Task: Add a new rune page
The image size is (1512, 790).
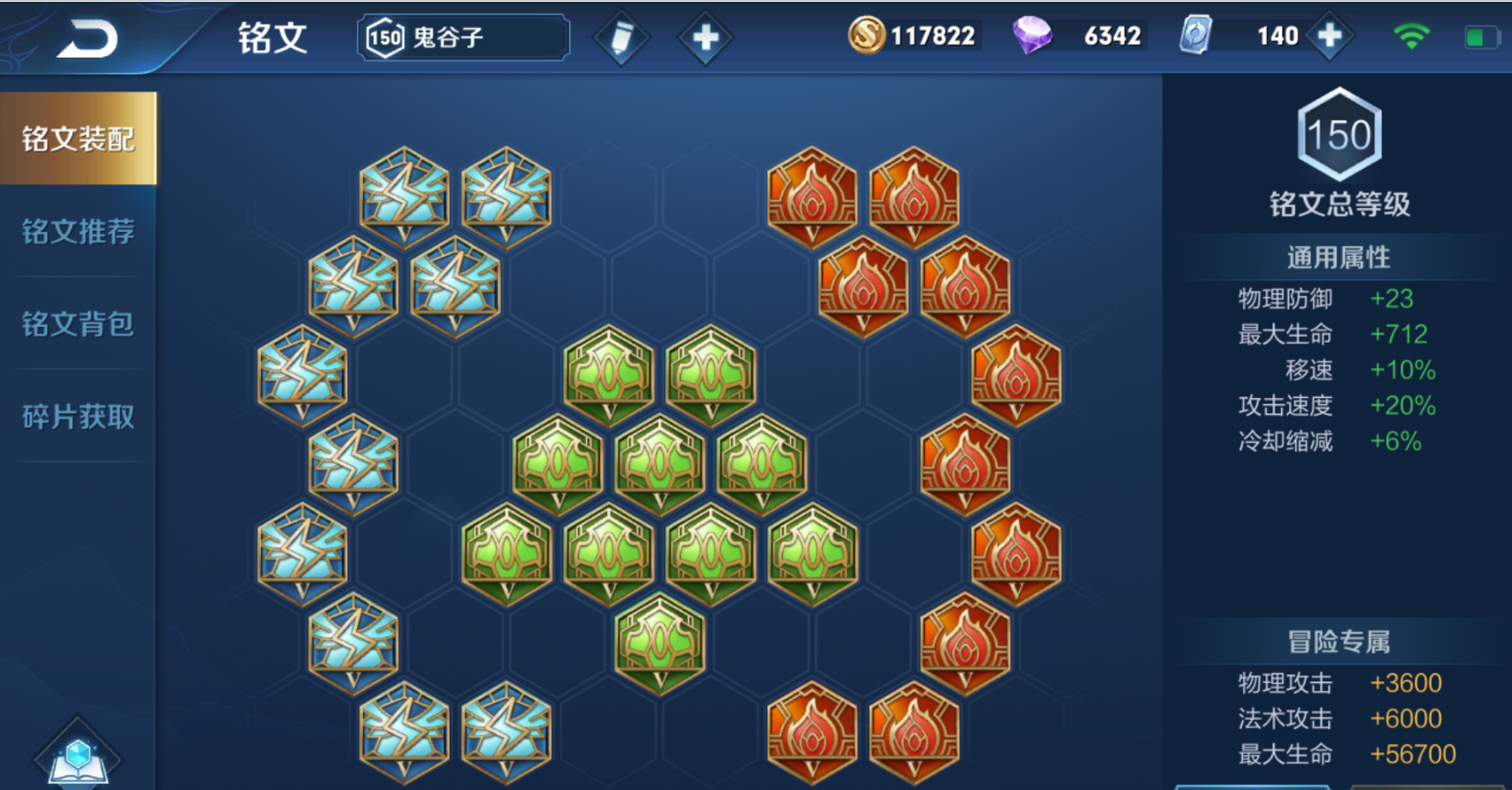Action: (x=705, y=38)
